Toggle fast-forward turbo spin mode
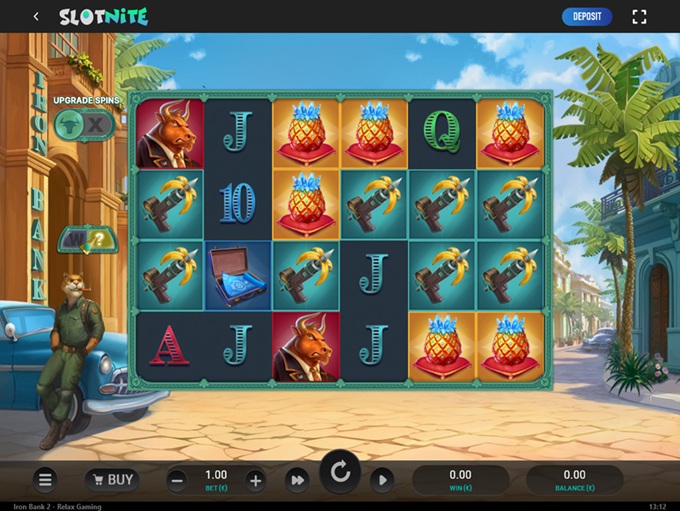This screenshot has width=680, height=511. coord(297,480)
